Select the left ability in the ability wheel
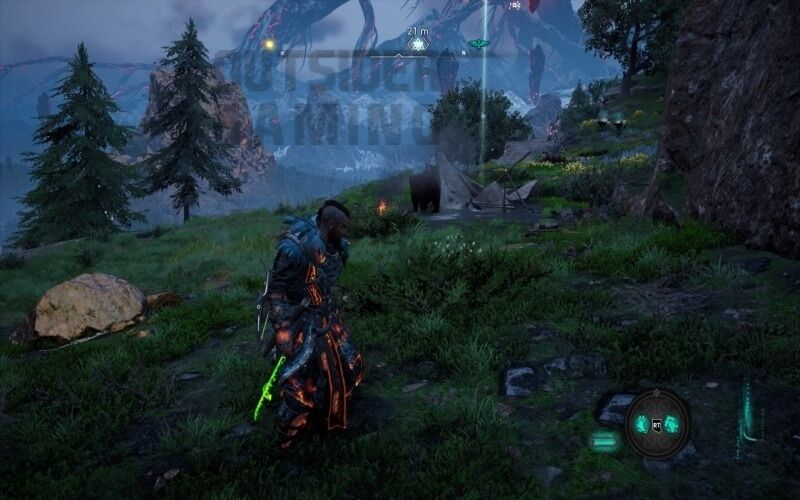 [642, 424]
